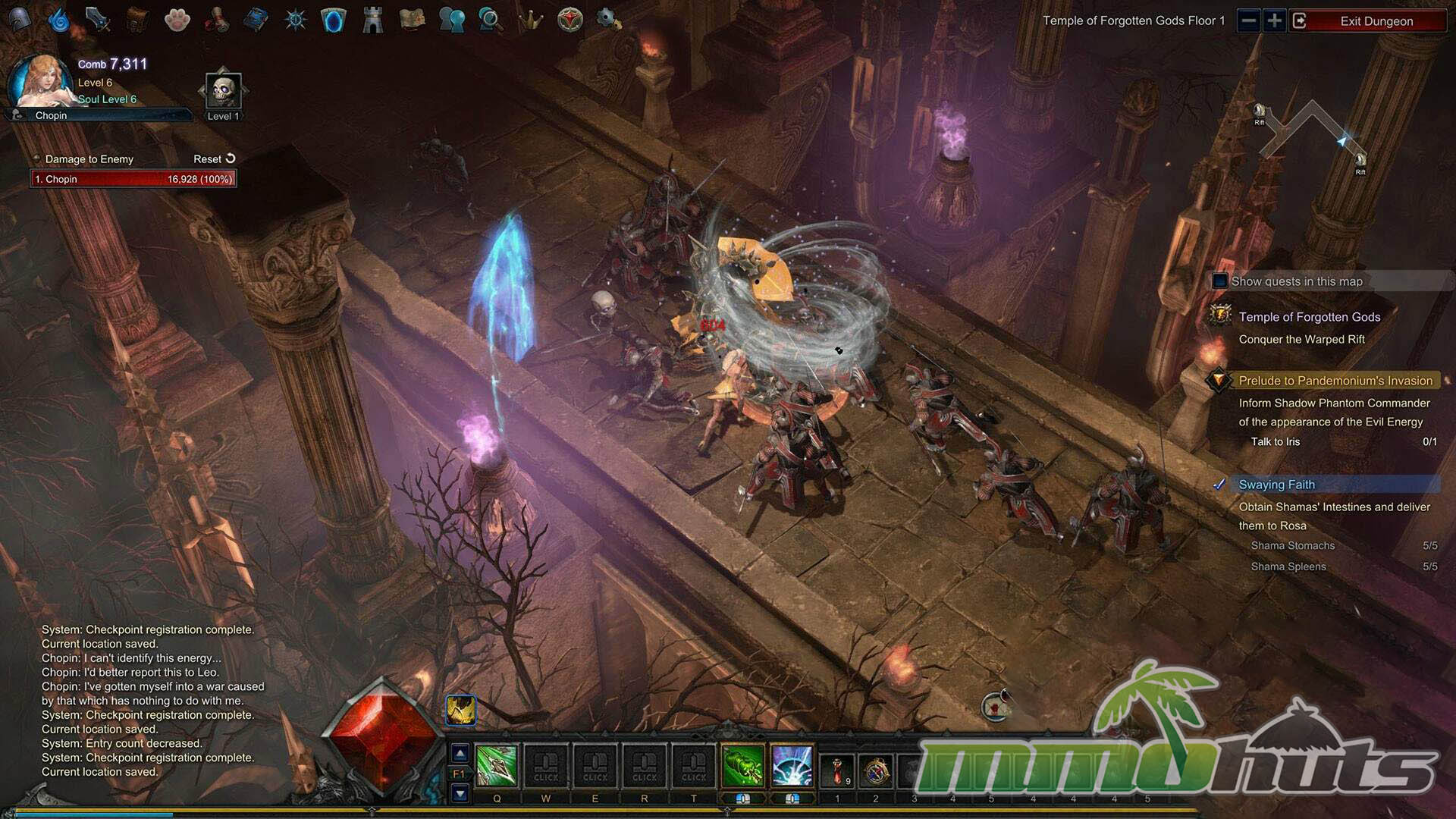Reset the Damage to Enemy meter
The width and height of the screenshot is (1456, 819).
pyautogui.click(x=215, y=159)
